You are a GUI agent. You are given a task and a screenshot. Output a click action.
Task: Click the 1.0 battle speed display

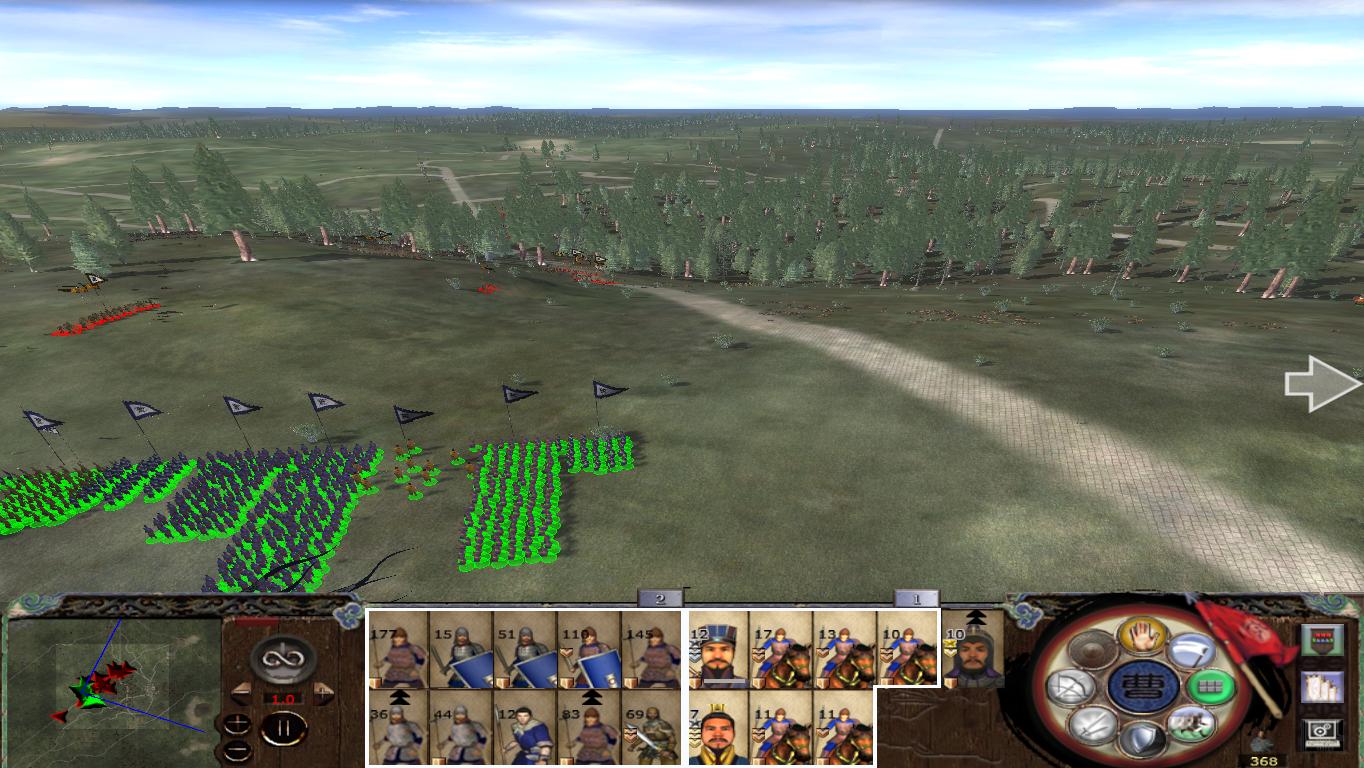click(283, 697)
